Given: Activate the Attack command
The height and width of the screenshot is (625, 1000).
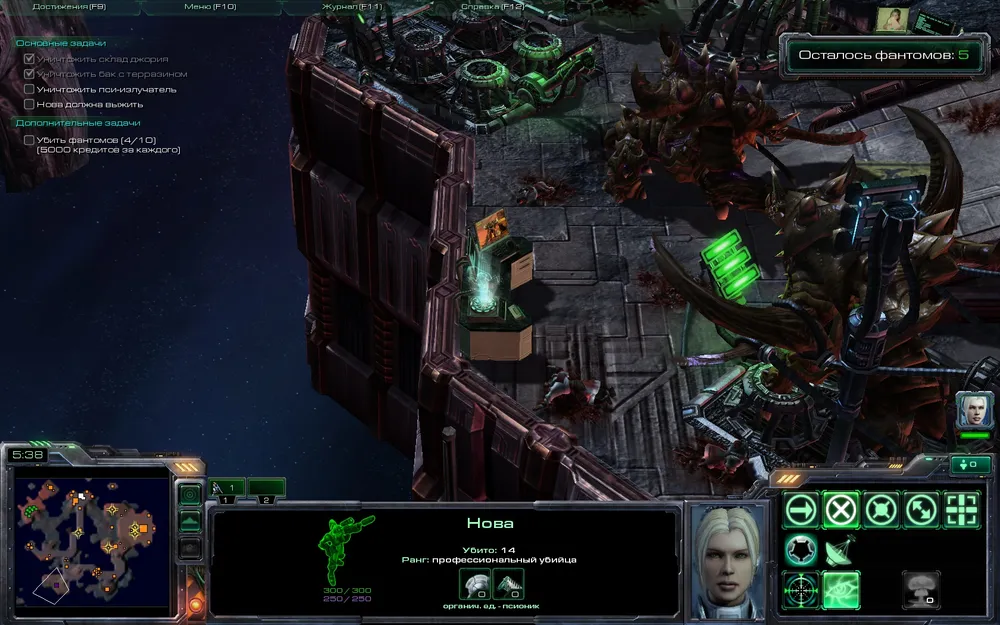Looking at the screenshot, I should click(x=961, y=510).
